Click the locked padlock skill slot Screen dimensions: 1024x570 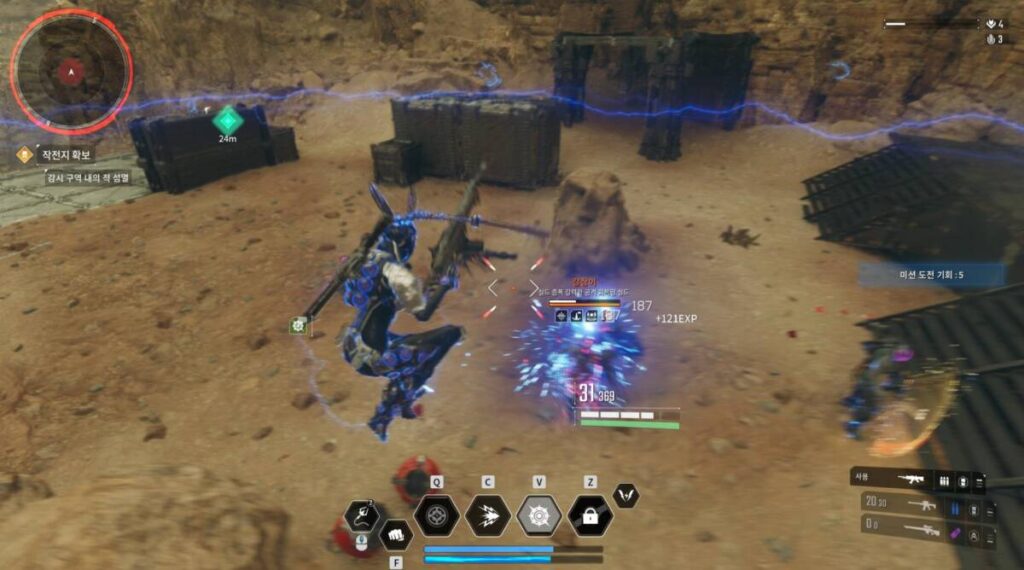(590, 515)
